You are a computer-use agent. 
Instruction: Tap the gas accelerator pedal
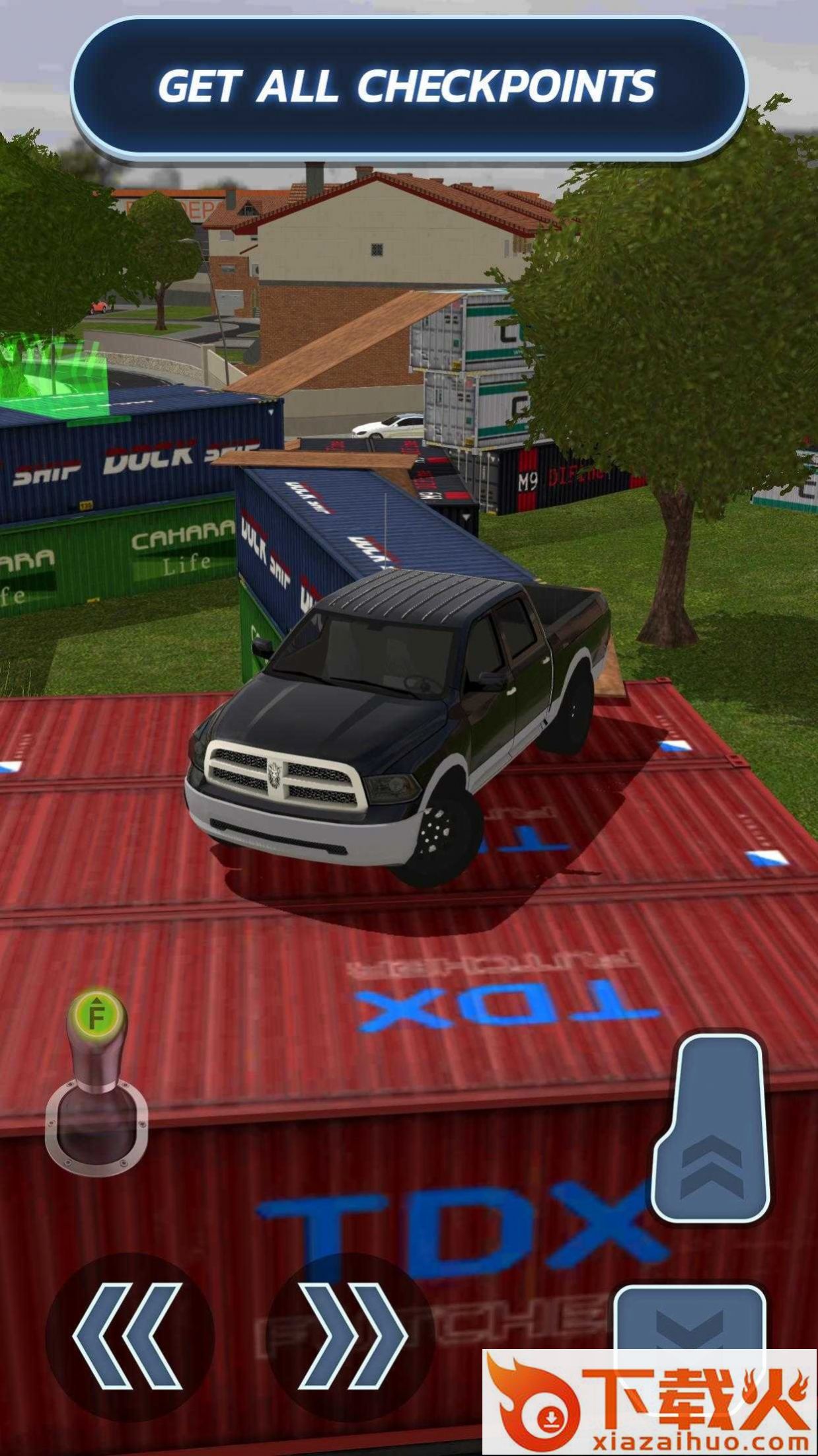712,1130
